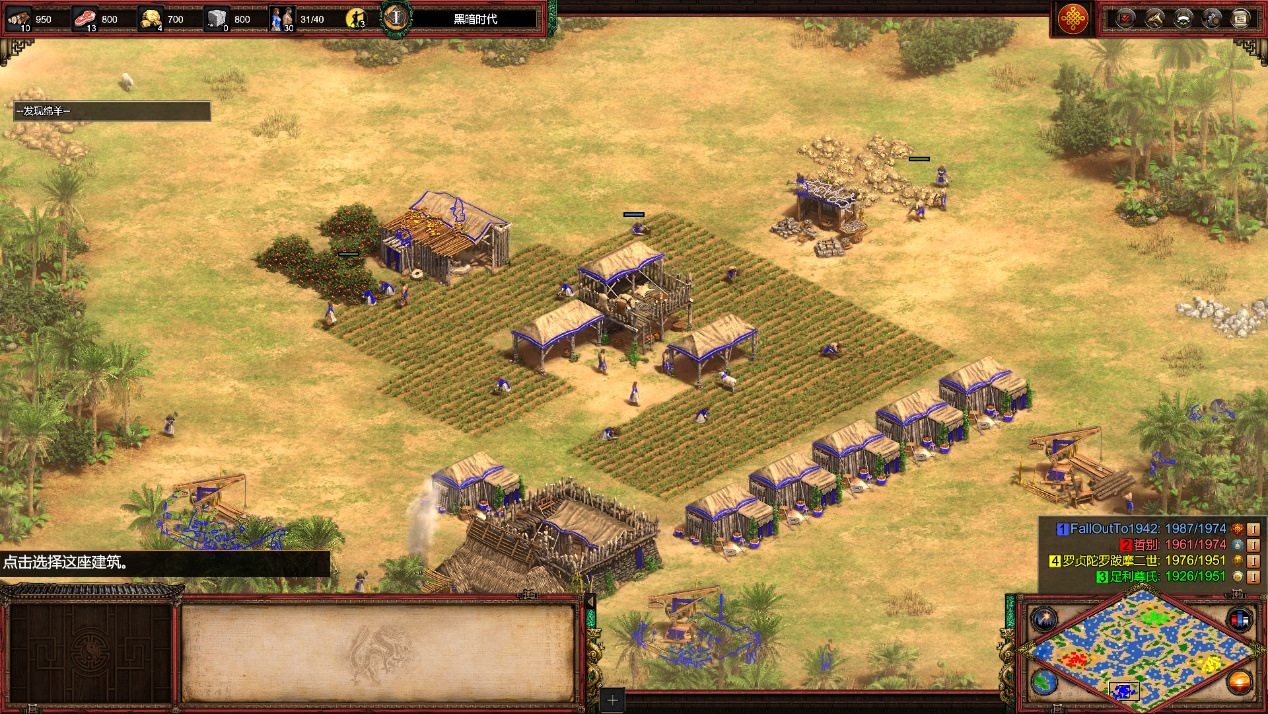Click the age button beside player 哲别
Screen dimensions: 1268x714
[1253, 544]
